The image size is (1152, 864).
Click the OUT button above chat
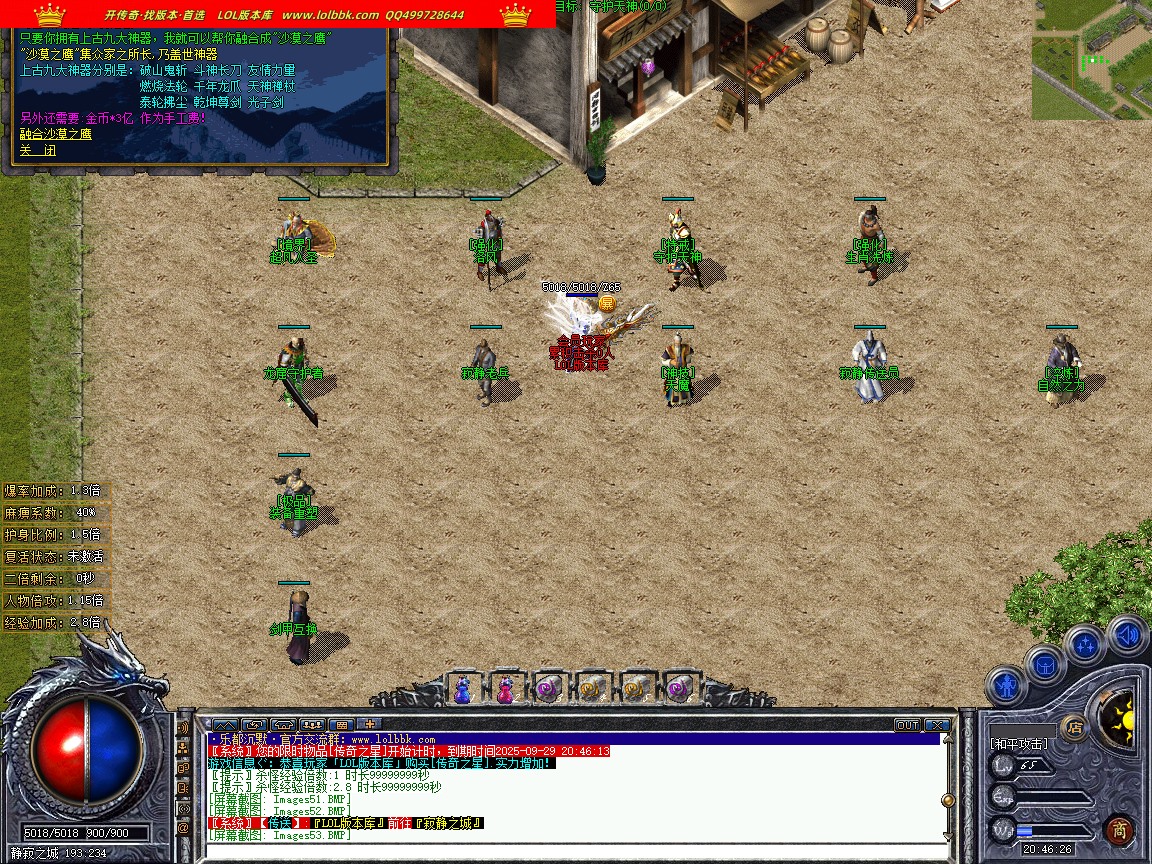click(907, 724)
